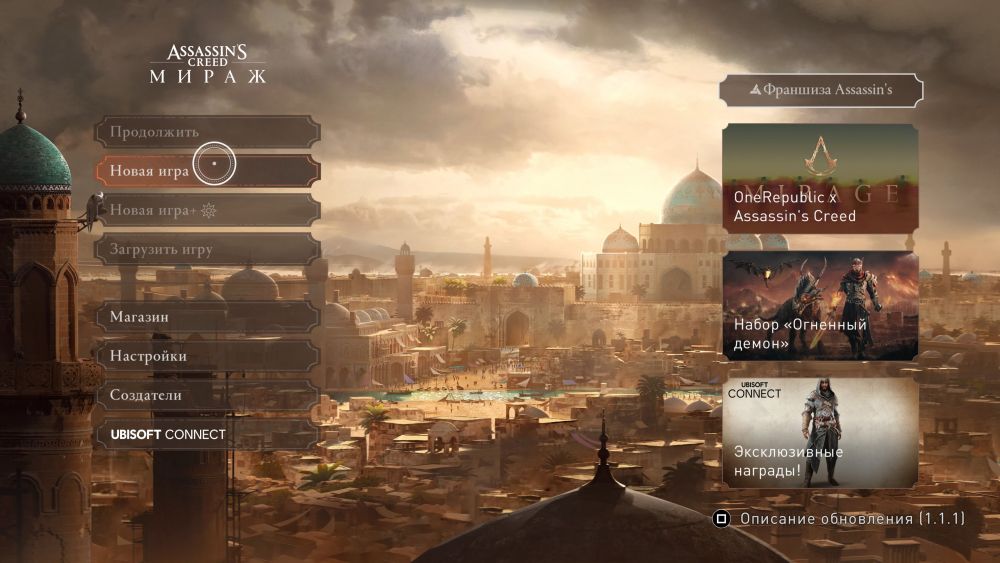This screenshot has height=563, width=1000.
Task: Continue the game via Продолжить
Action: [x=207, y=132]
